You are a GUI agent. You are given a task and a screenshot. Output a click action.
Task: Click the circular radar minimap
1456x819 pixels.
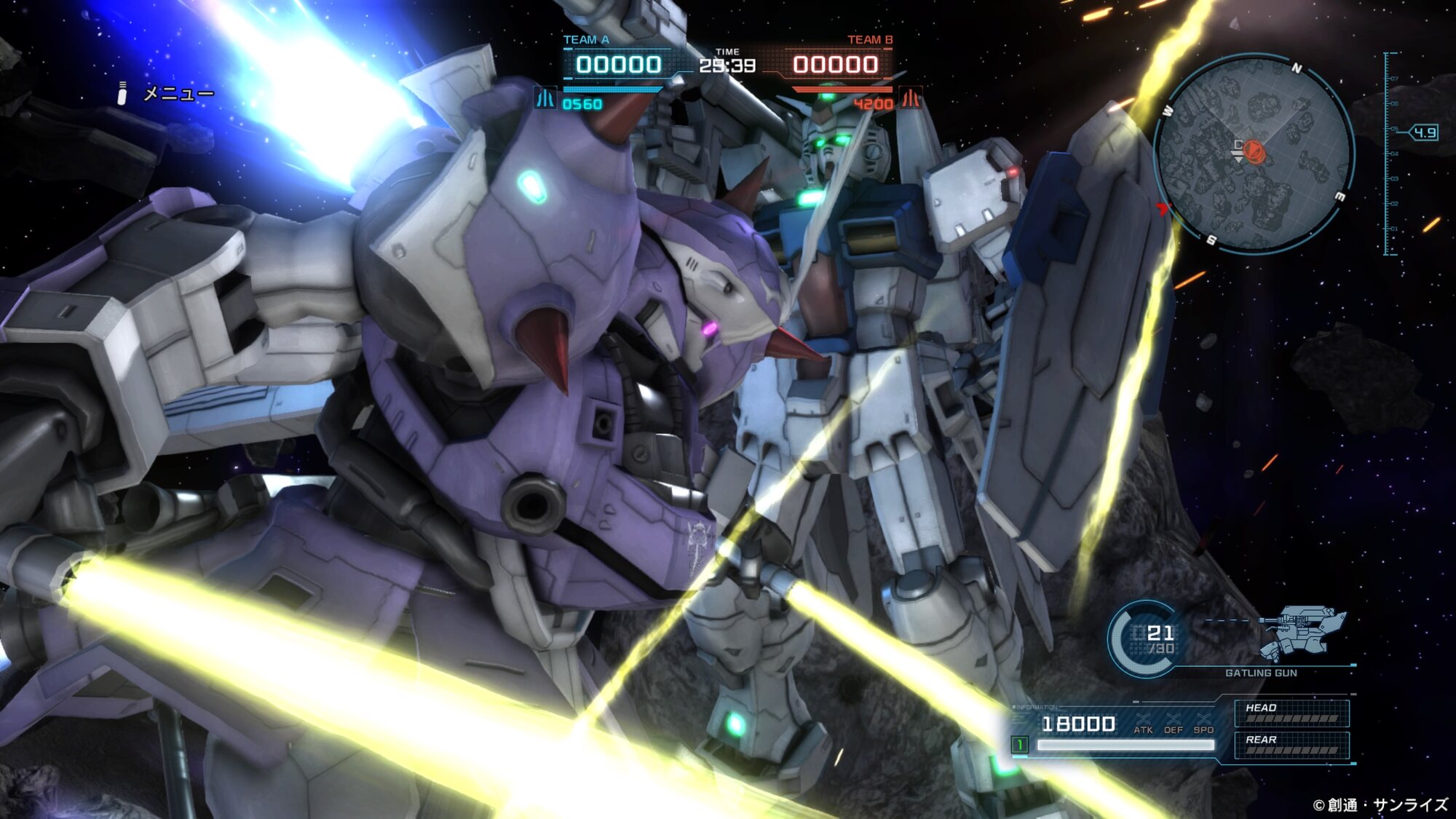pyautogui.click(x=1254, y=153)
